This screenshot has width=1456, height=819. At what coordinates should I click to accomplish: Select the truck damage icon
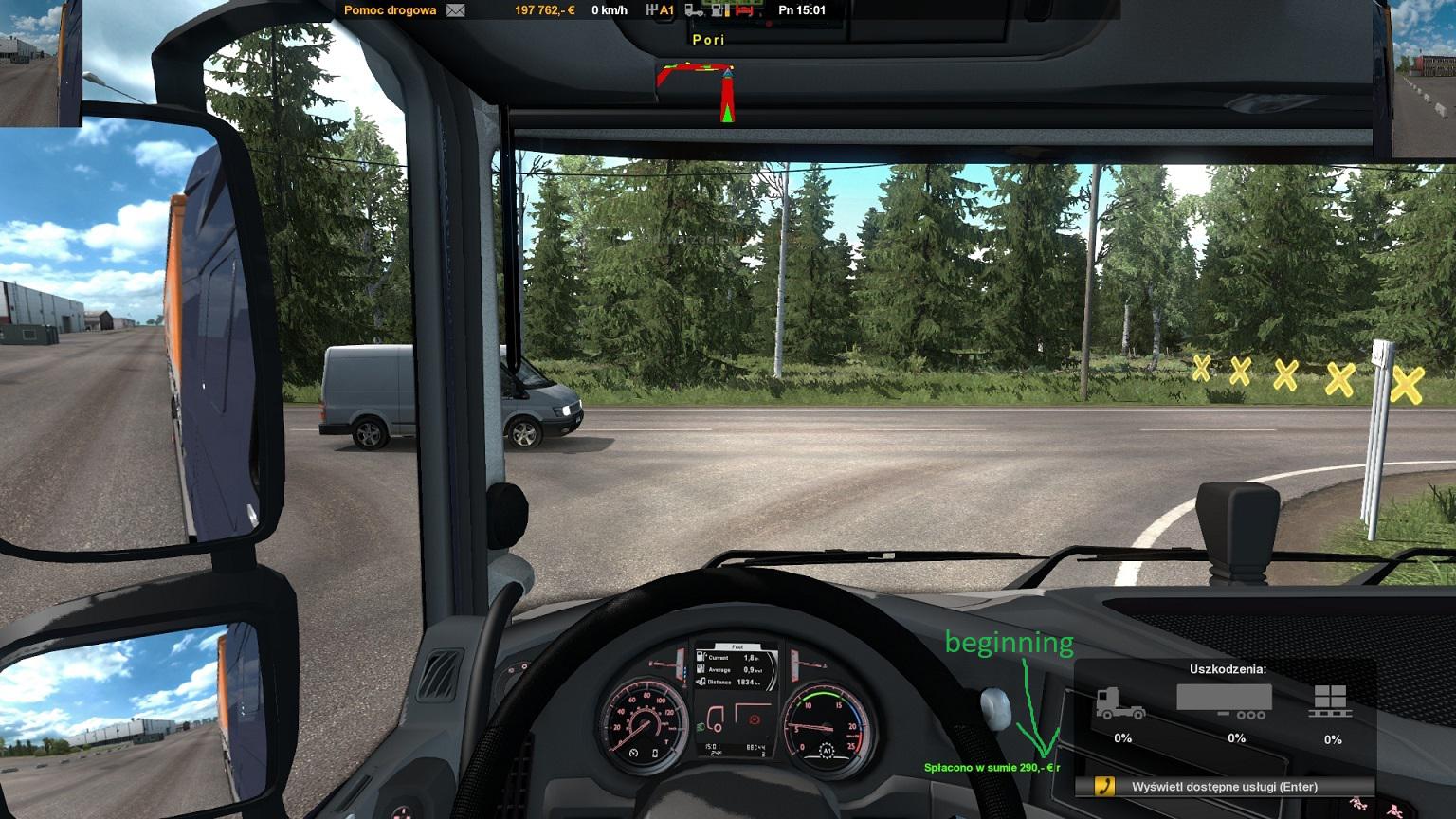pos(1120,702)
